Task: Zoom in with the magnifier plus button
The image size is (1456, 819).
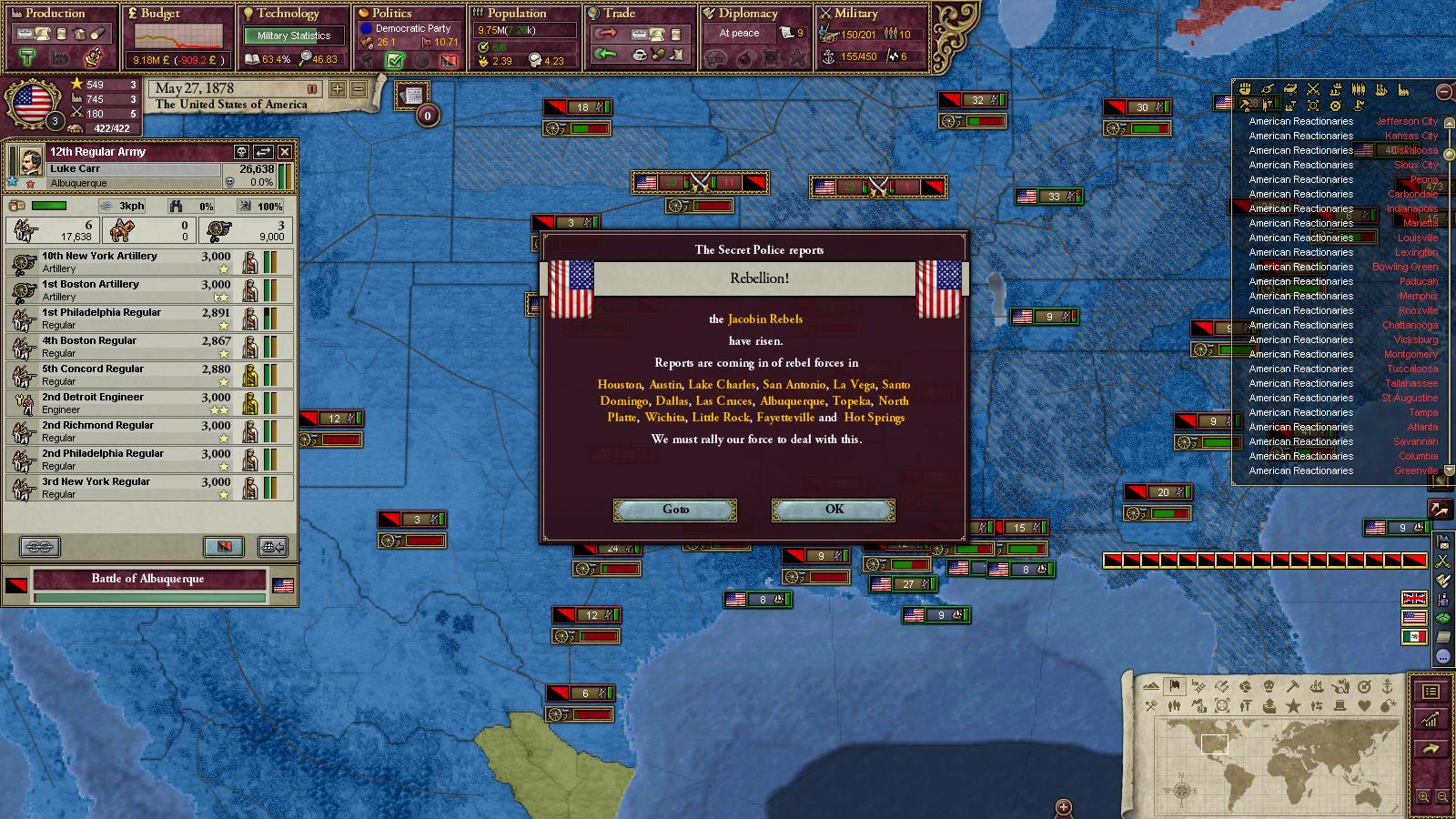Action: coord(1424,797)
